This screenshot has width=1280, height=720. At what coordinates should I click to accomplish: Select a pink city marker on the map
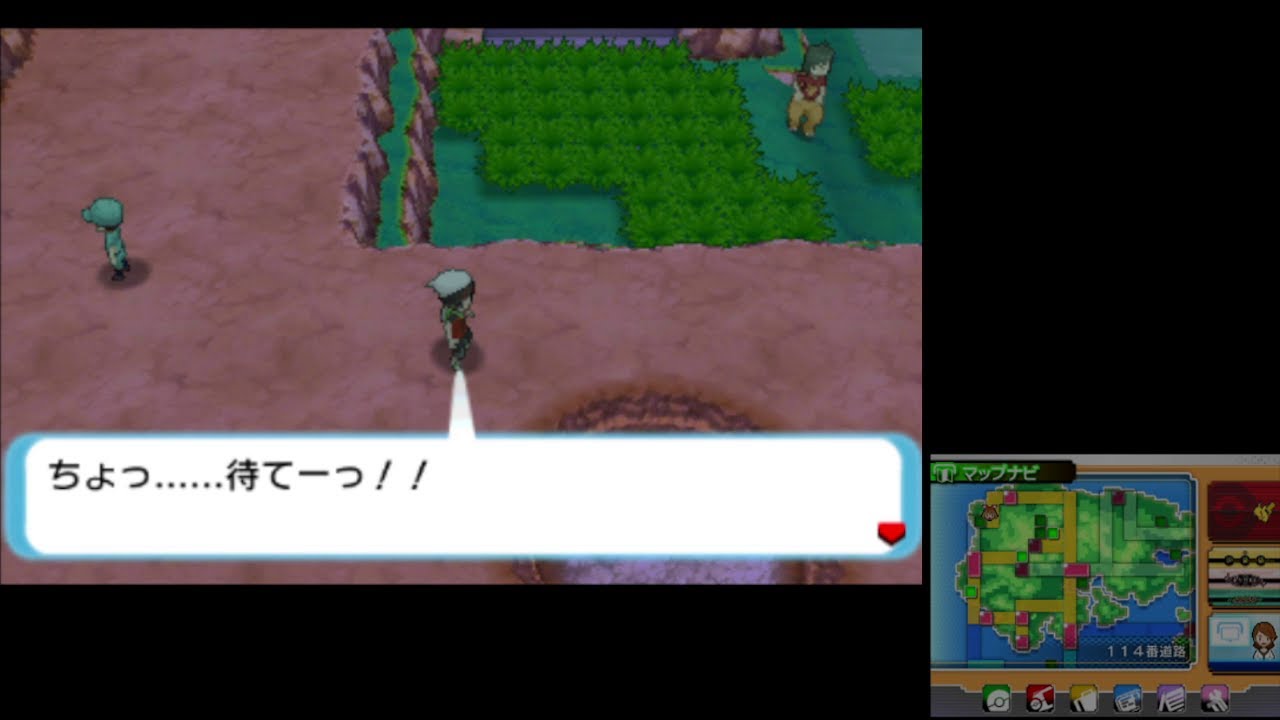point(1010,498)
